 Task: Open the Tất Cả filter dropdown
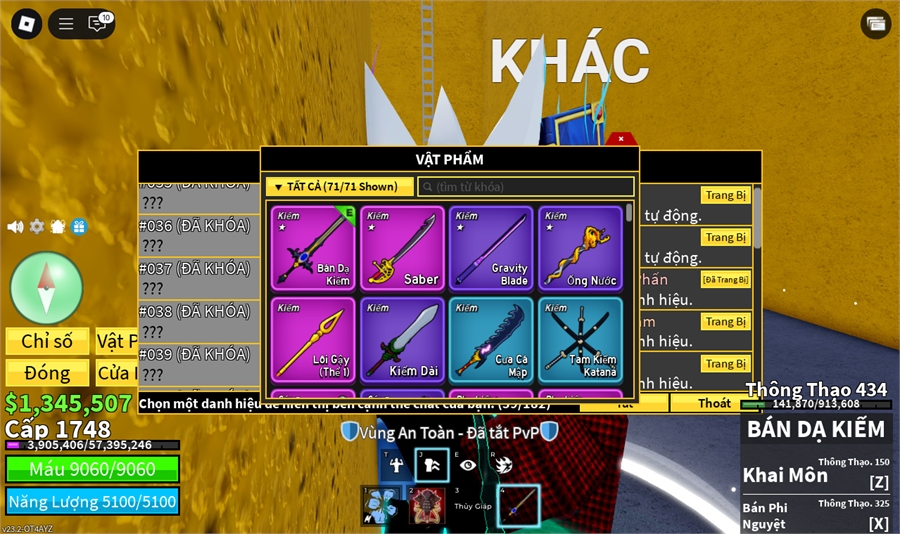(x=339, y=187)
